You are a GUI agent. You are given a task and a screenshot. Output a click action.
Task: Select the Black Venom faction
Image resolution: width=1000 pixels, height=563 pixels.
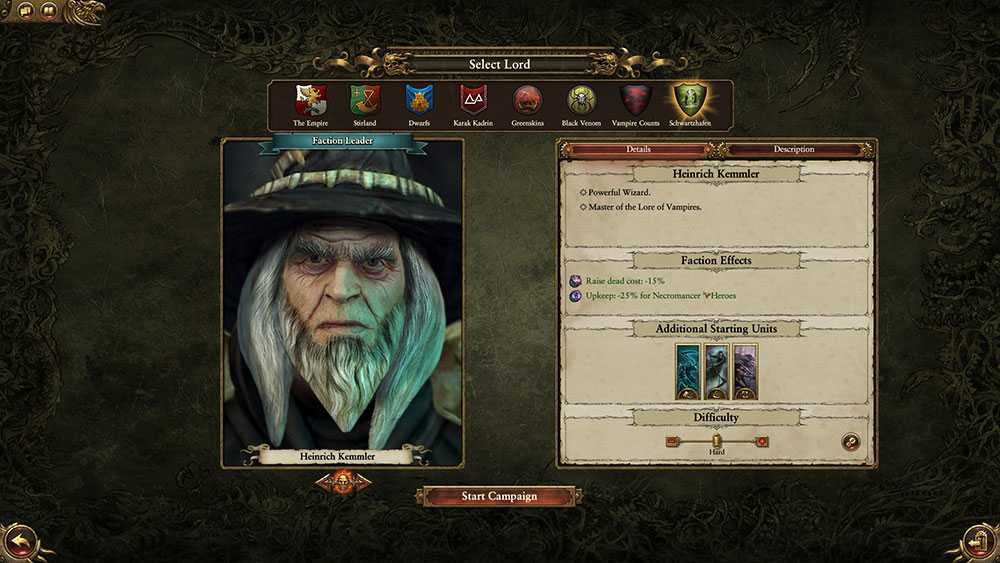(x=581, y=100)
